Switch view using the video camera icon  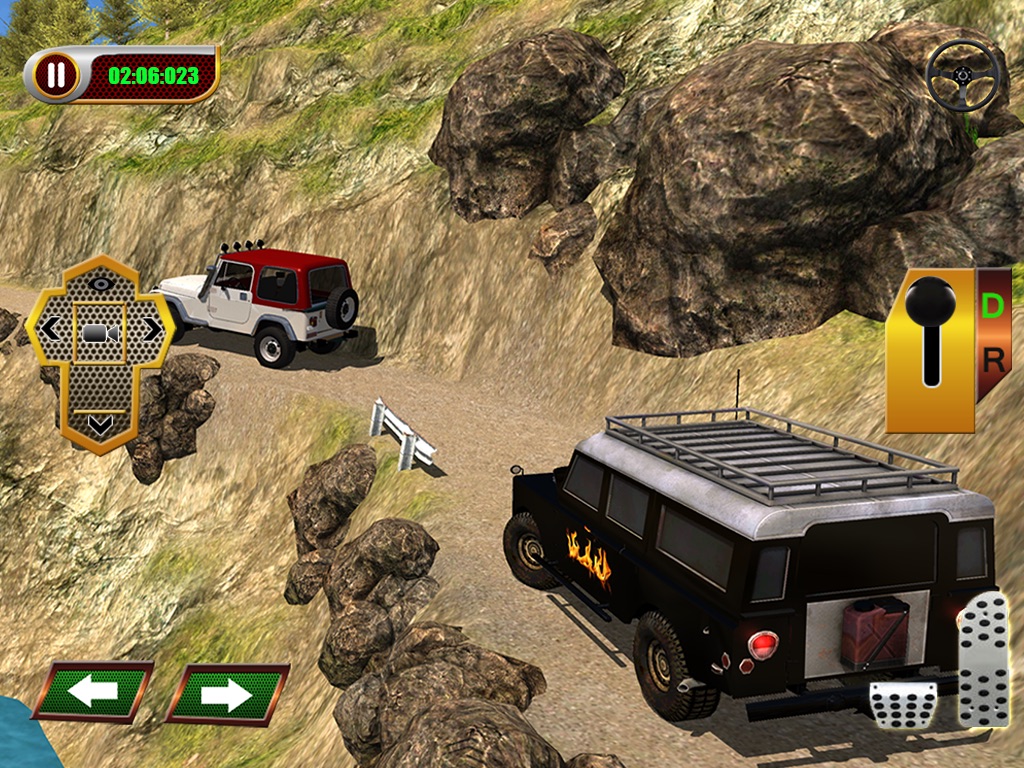click(99, 331)
